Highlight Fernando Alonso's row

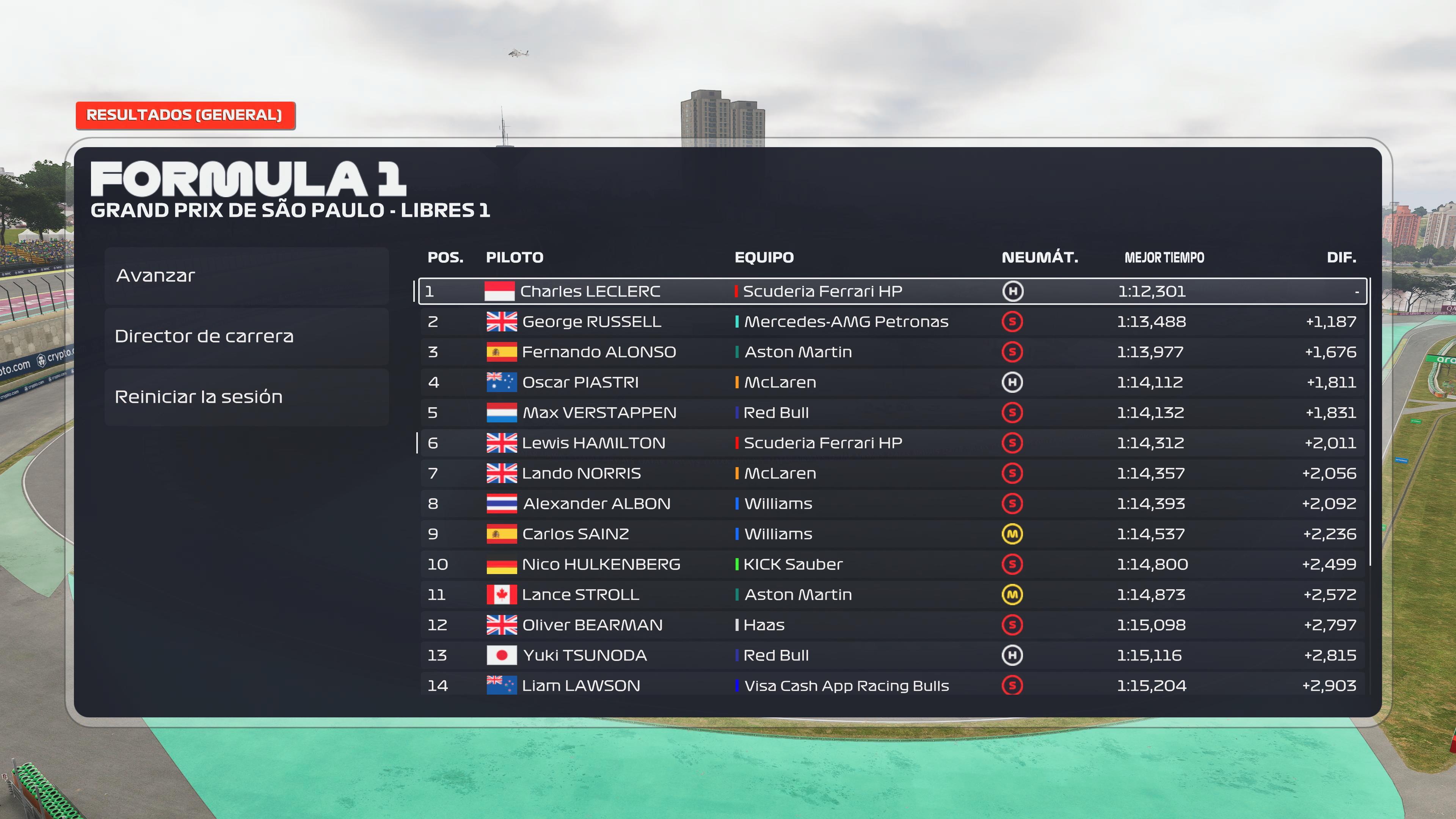tap(892, 352)
